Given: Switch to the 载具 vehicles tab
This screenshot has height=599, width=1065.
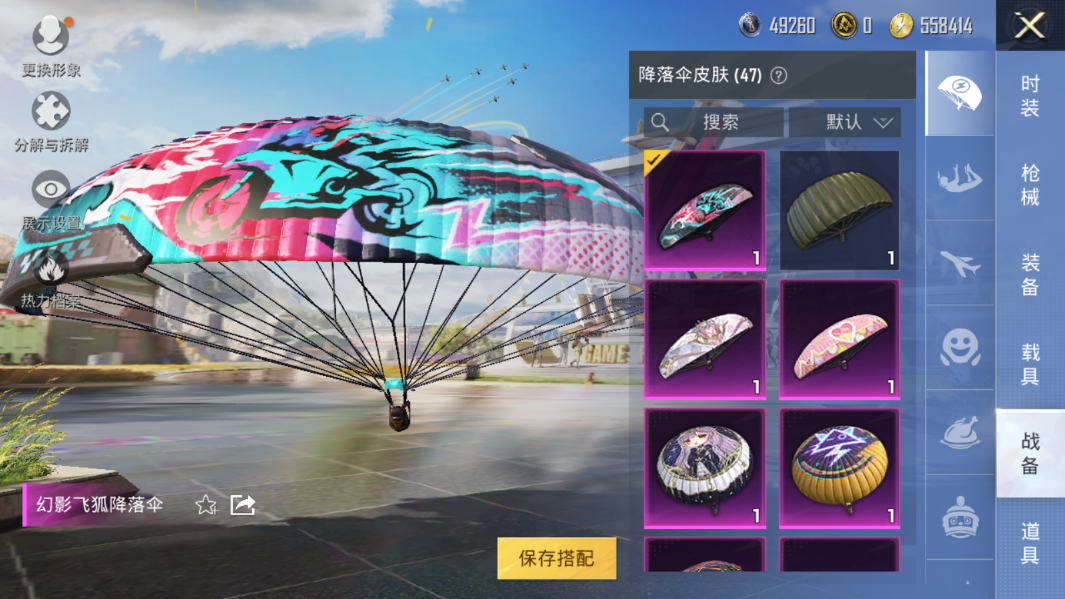Looking at the screenshot, I should 1030,364.
